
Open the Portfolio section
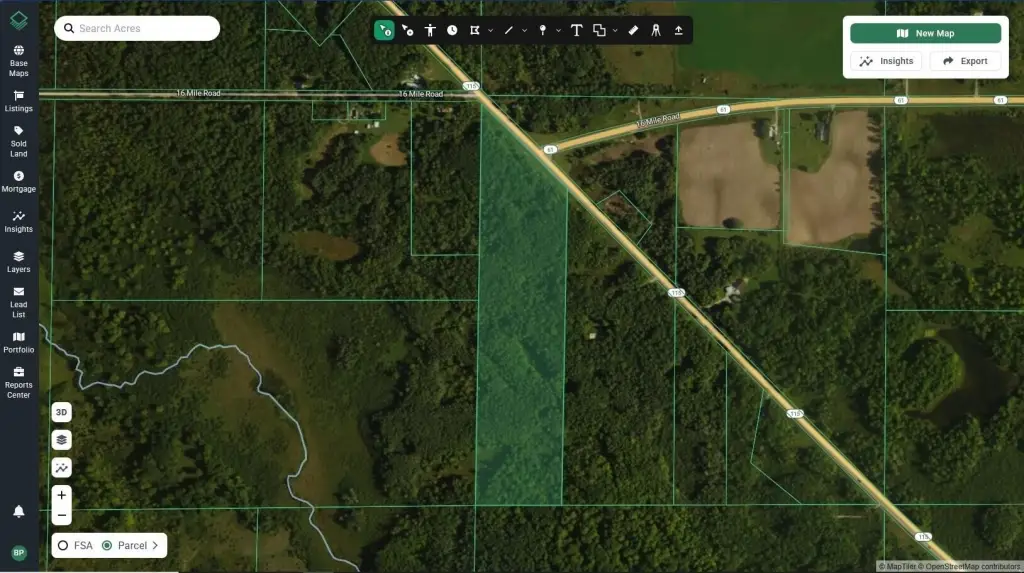[18, 342]
